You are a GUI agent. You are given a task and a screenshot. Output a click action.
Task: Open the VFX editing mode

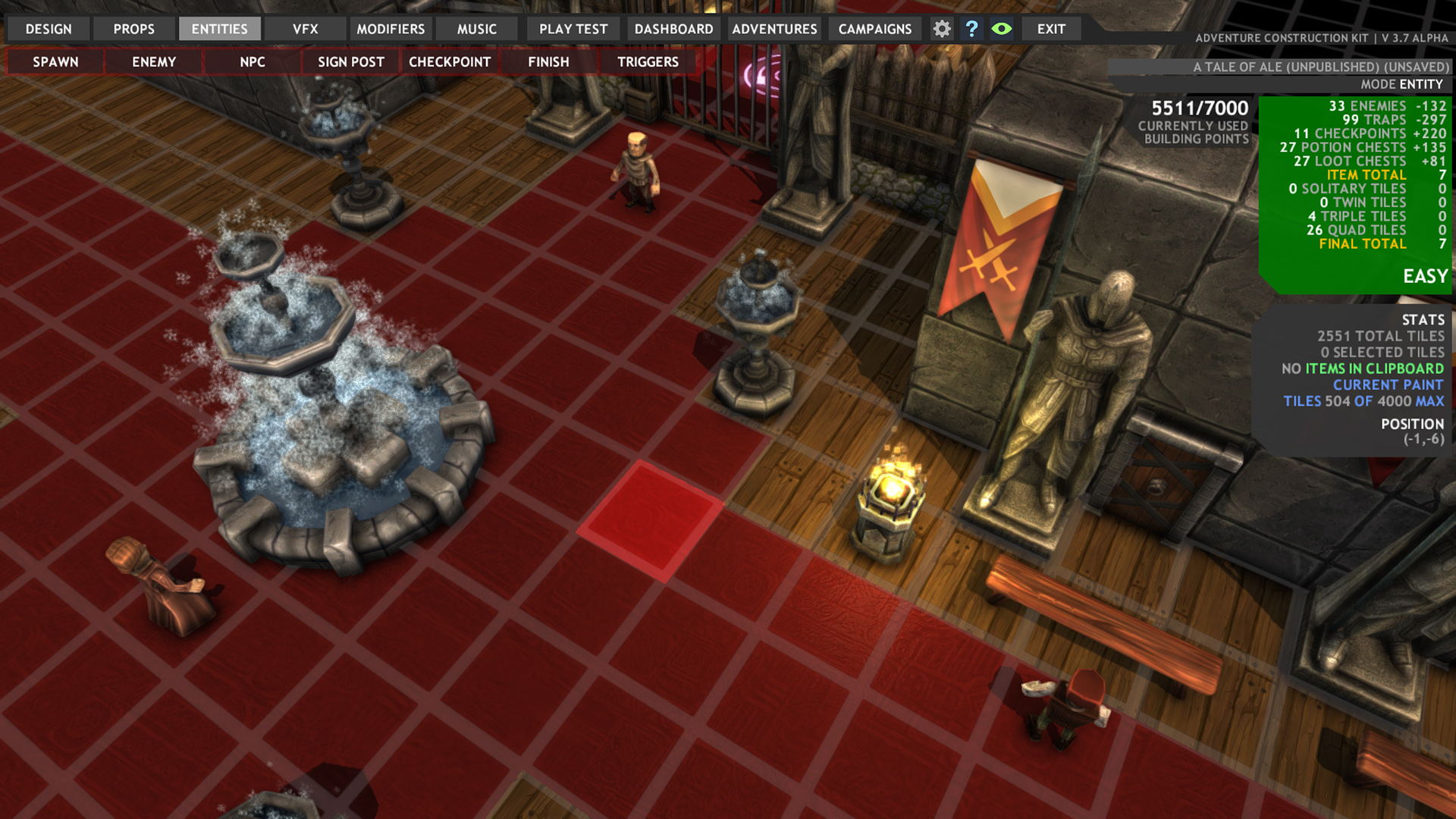pyautogui.click(x=304, y=29)
